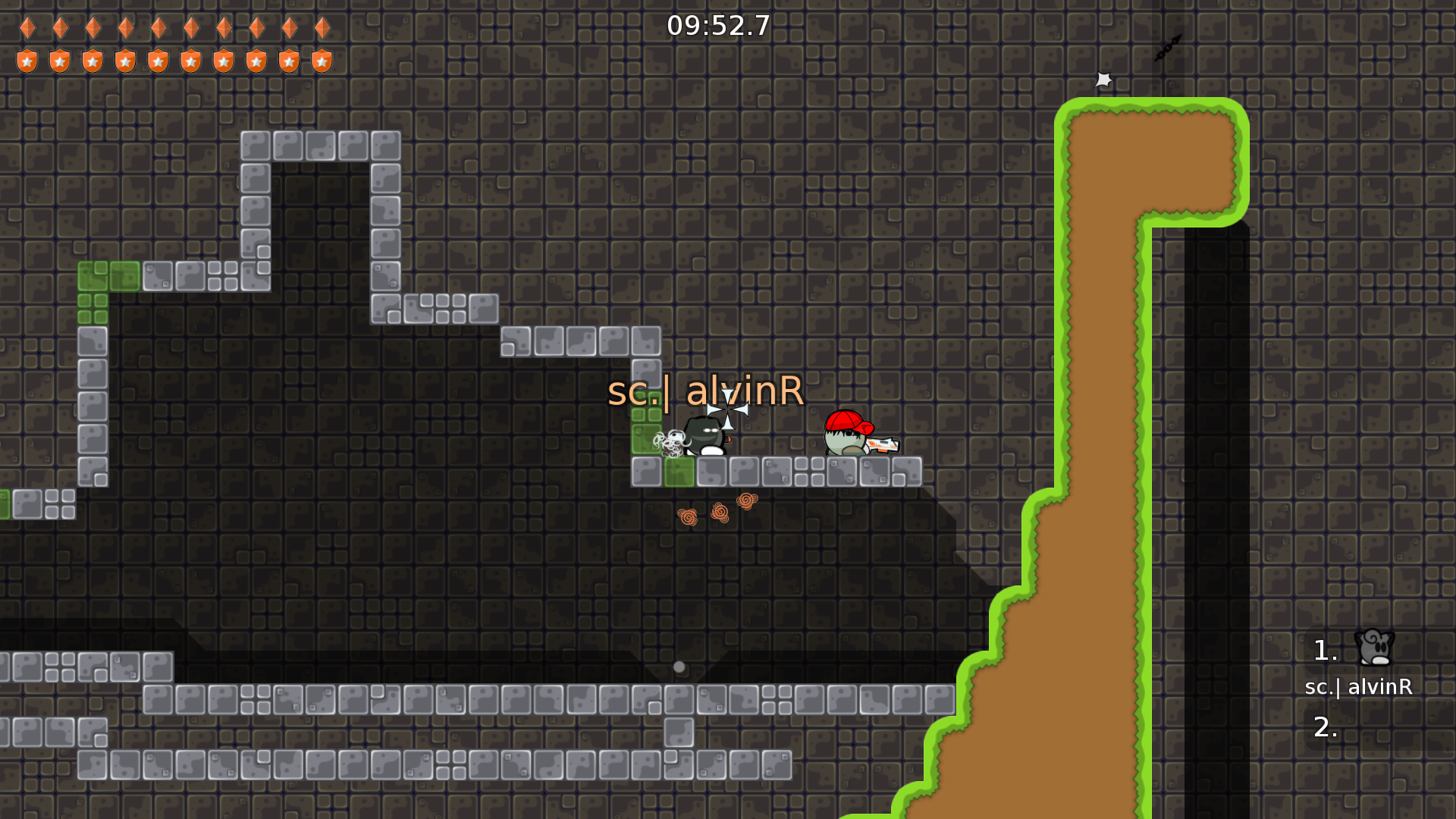Select the laser rifle held by the red-capped tee
This screenshot has width=1456, height=819.
[x=883, y=446]
